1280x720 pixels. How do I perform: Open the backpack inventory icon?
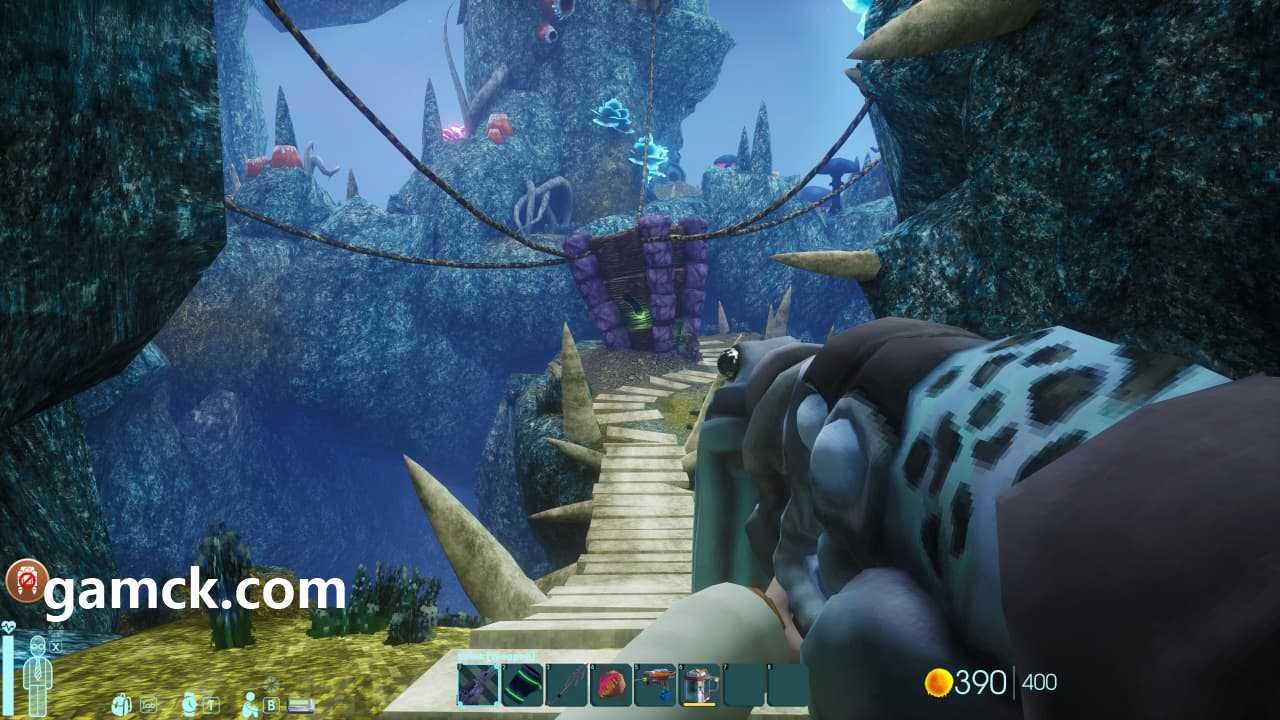tap(122, 704)
